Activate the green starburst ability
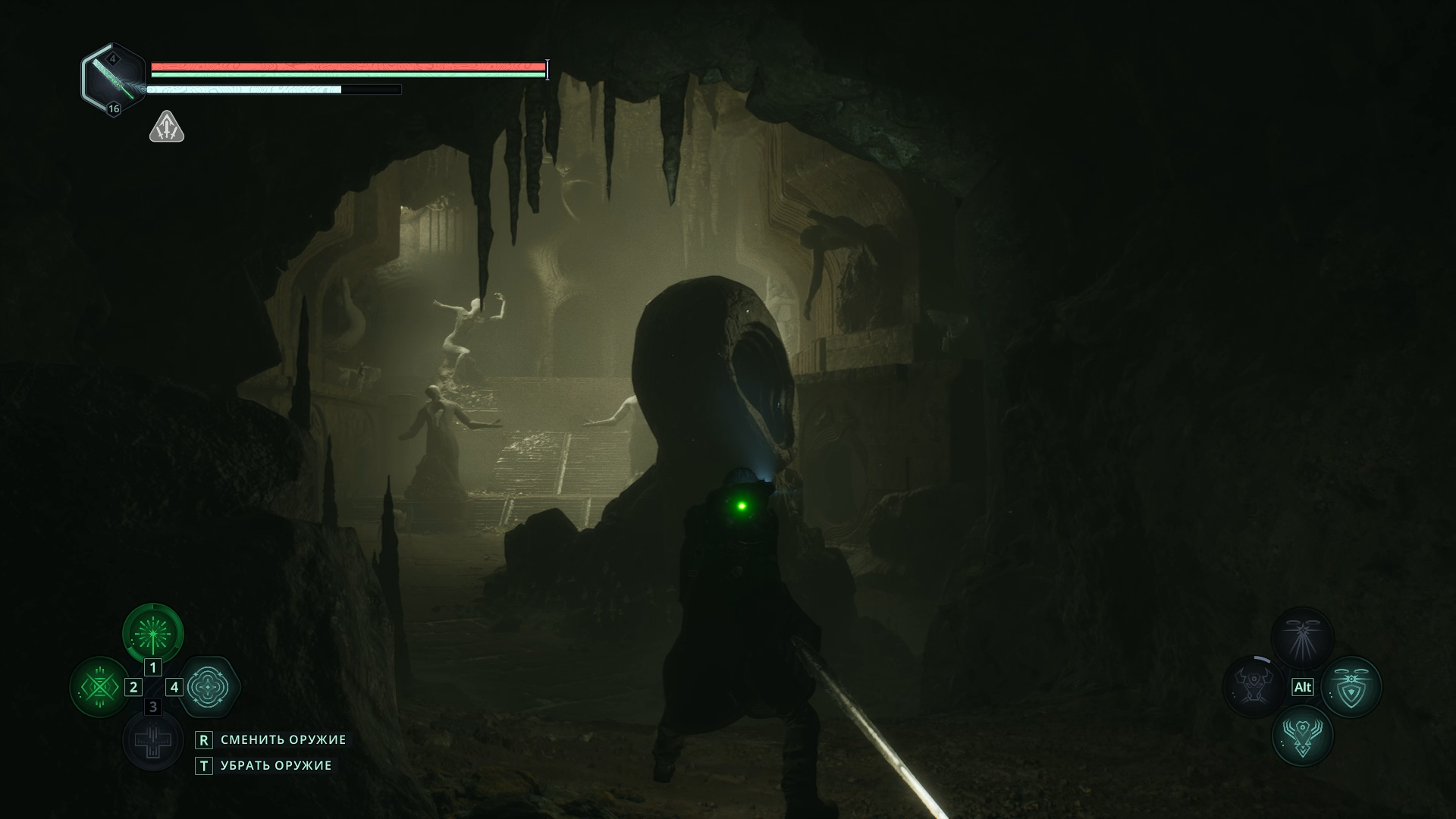This screenshot has height=819, width=1456. (153, 633)
